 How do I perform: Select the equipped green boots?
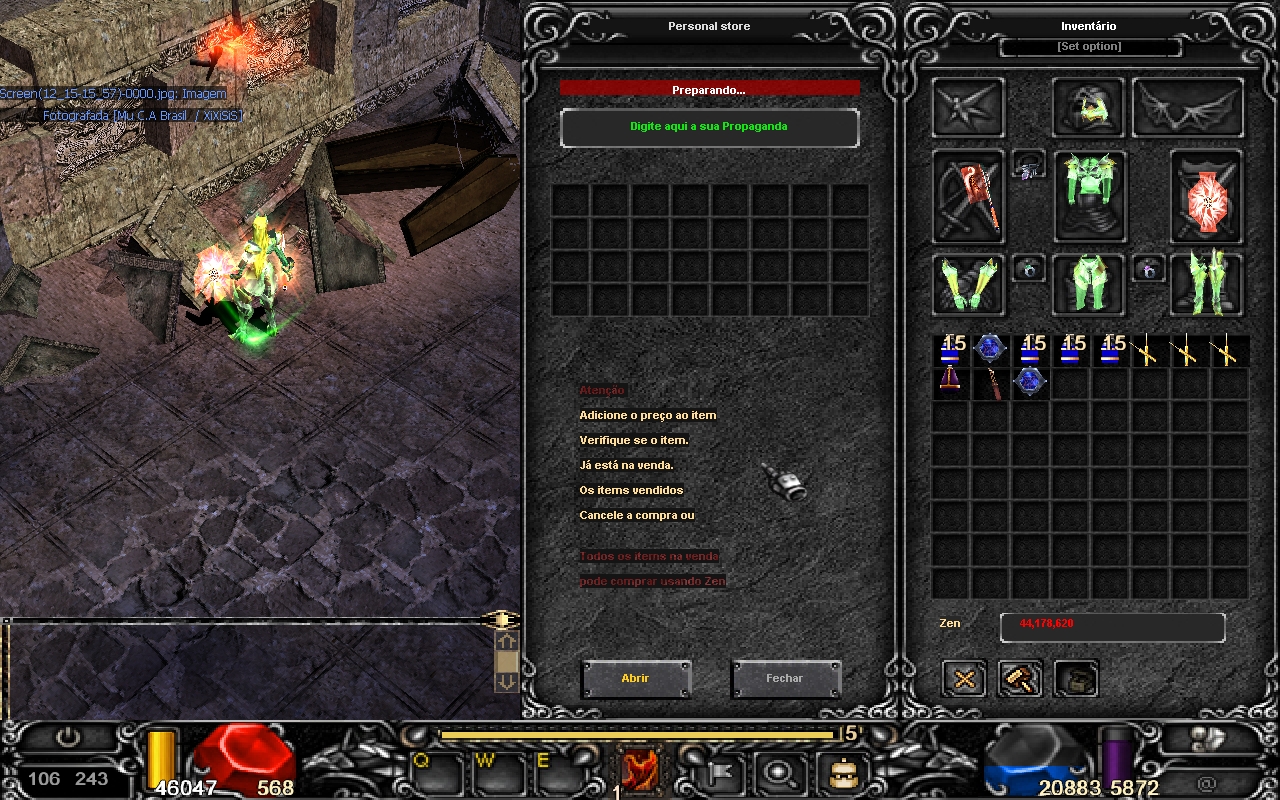(1206, 284)
